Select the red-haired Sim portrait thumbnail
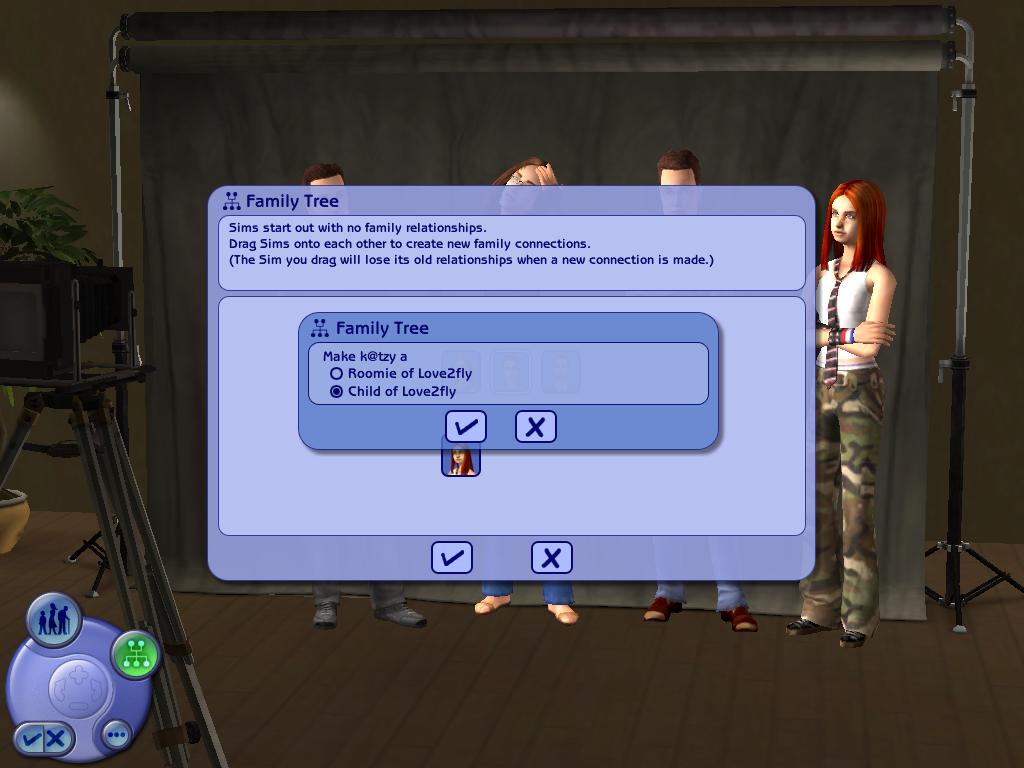The image size is (1024, 768). [461, 459]
